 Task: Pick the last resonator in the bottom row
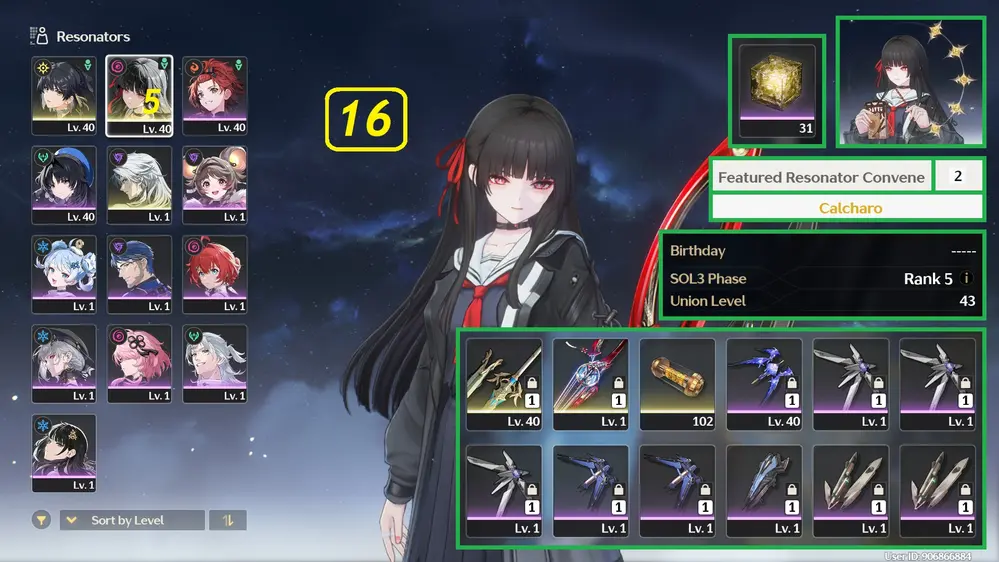click(64, 452)
